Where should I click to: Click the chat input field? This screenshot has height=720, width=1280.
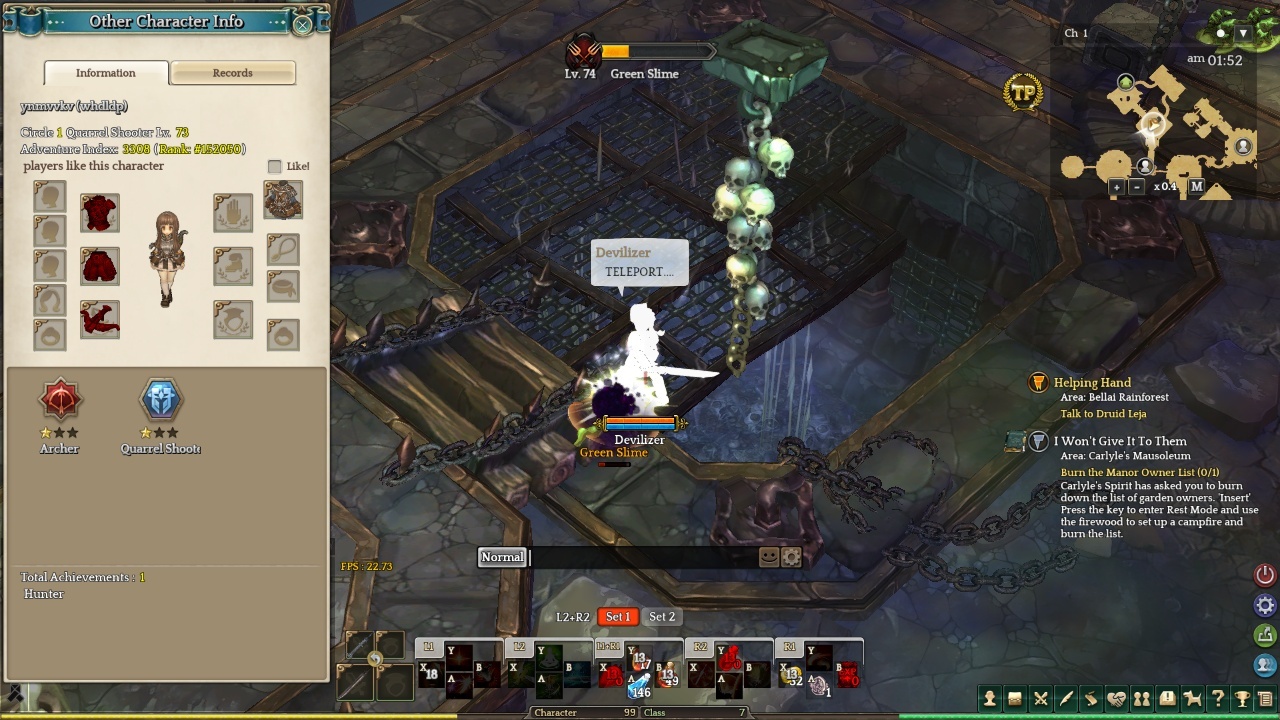[640, 557]
